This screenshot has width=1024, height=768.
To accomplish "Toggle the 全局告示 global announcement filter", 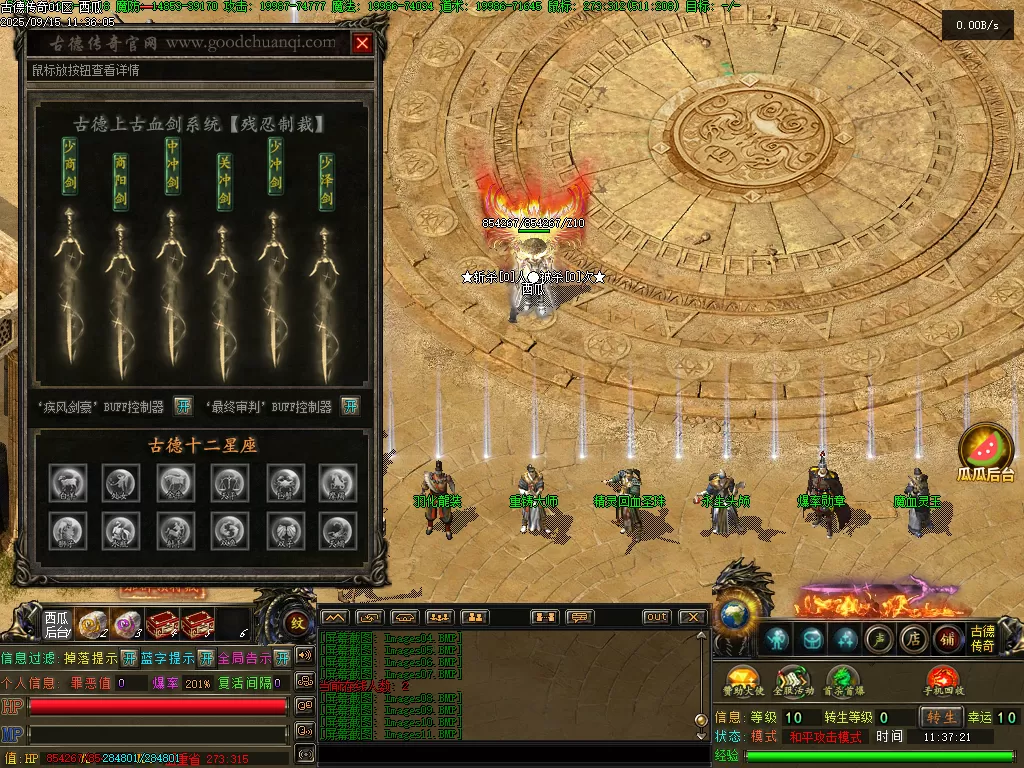I will pyautogui.click(x=282, y=658).
